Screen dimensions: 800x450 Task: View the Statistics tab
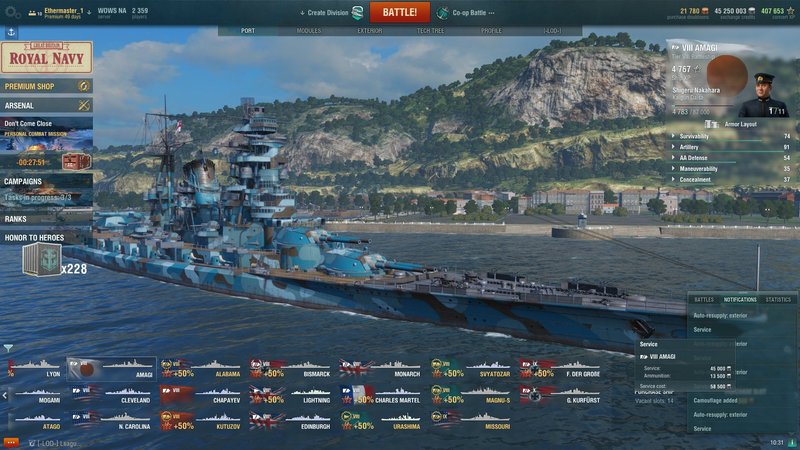(x=777, y=299)
